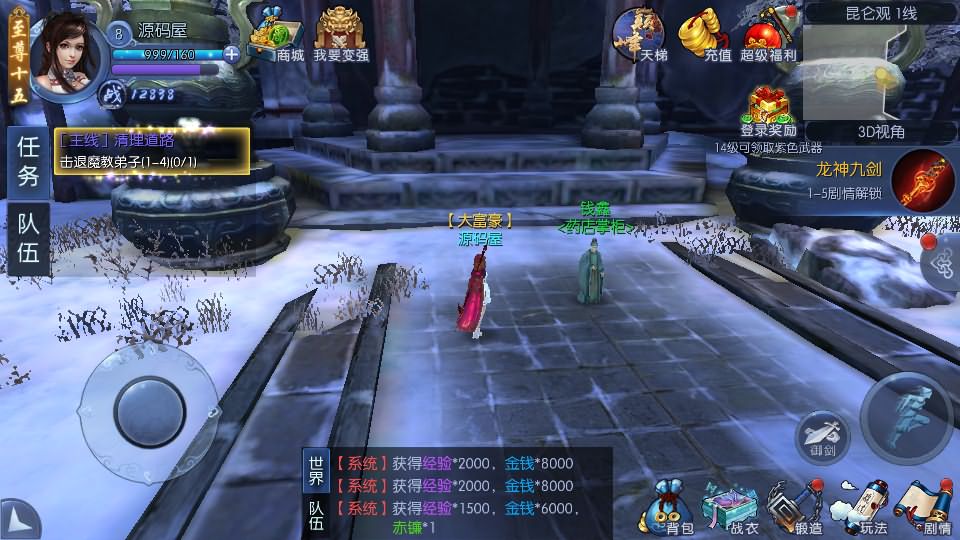960x540 pixels.
Task: Activate the 御剑 sword-flight button
Action: pyautogui.click(x=822, y=436)
